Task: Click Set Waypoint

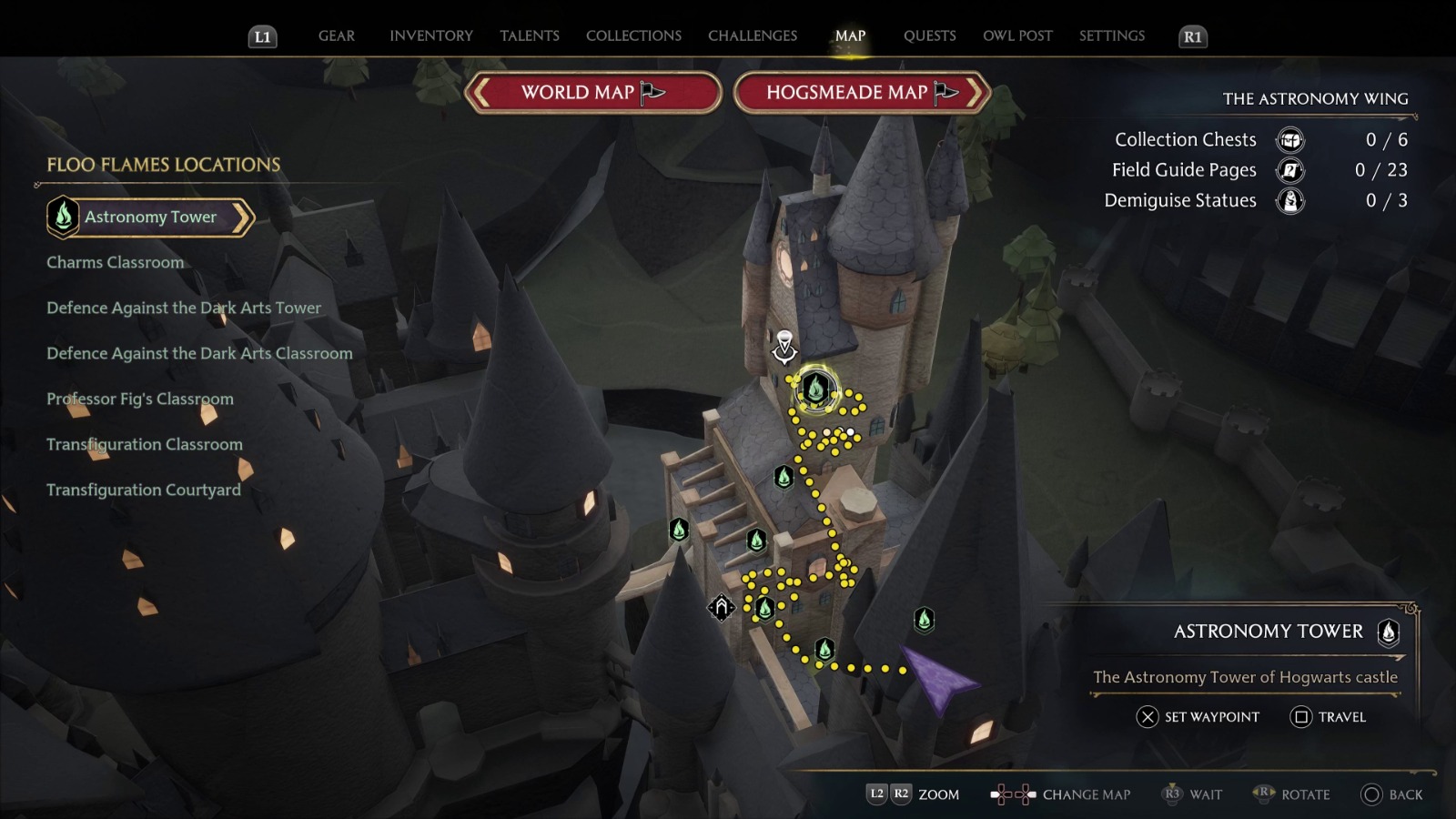Action: (x=1197, y=718)
